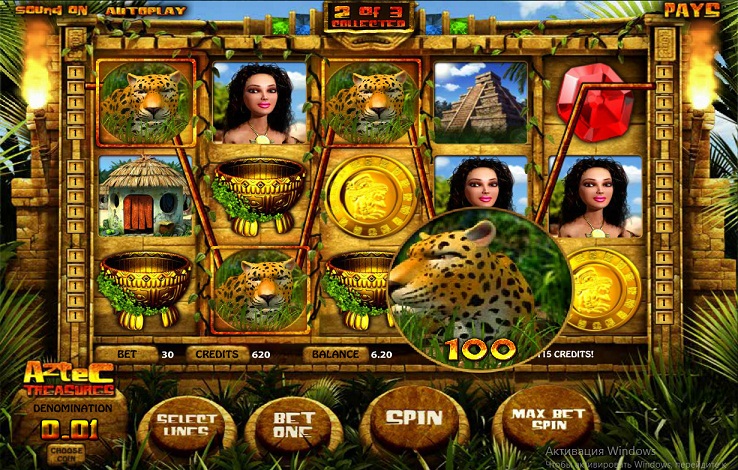Viewport: 738px width, 470px height.
Task: Choose a coin denomination
Action: [66, 451]
